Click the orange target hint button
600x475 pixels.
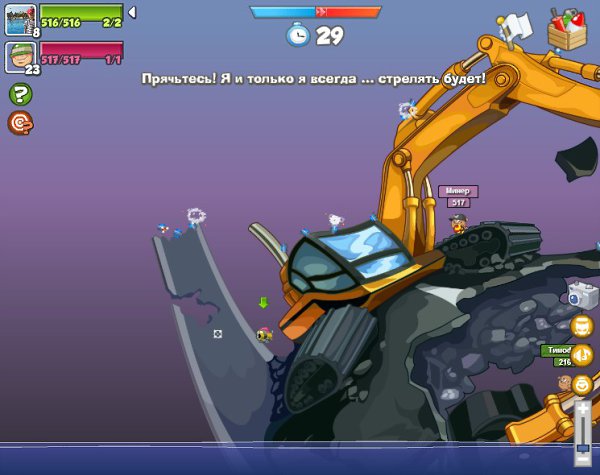tap(19, 122)
